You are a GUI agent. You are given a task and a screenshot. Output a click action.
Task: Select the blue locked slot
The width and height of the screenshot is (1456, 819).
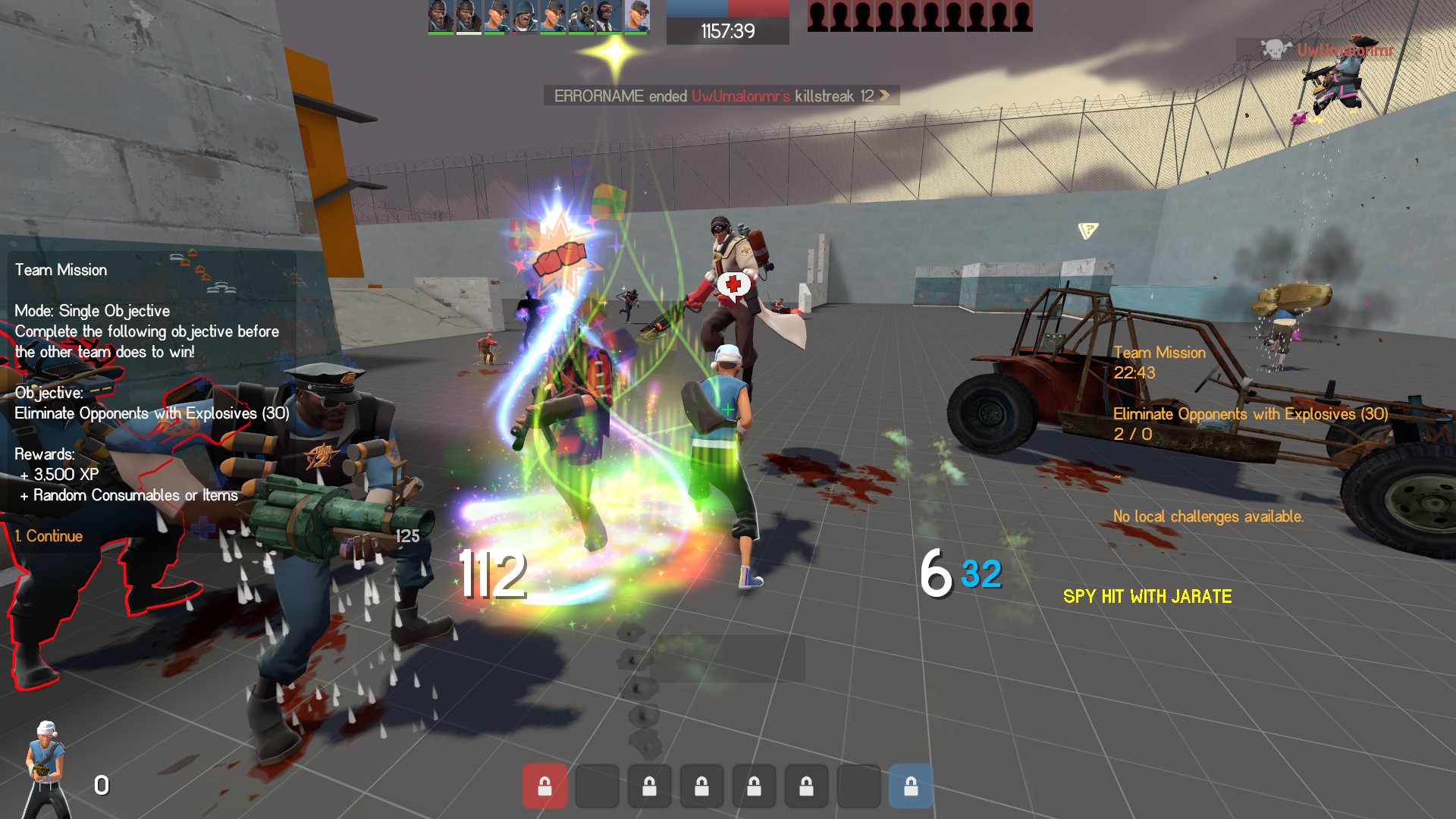click(911, 786)
